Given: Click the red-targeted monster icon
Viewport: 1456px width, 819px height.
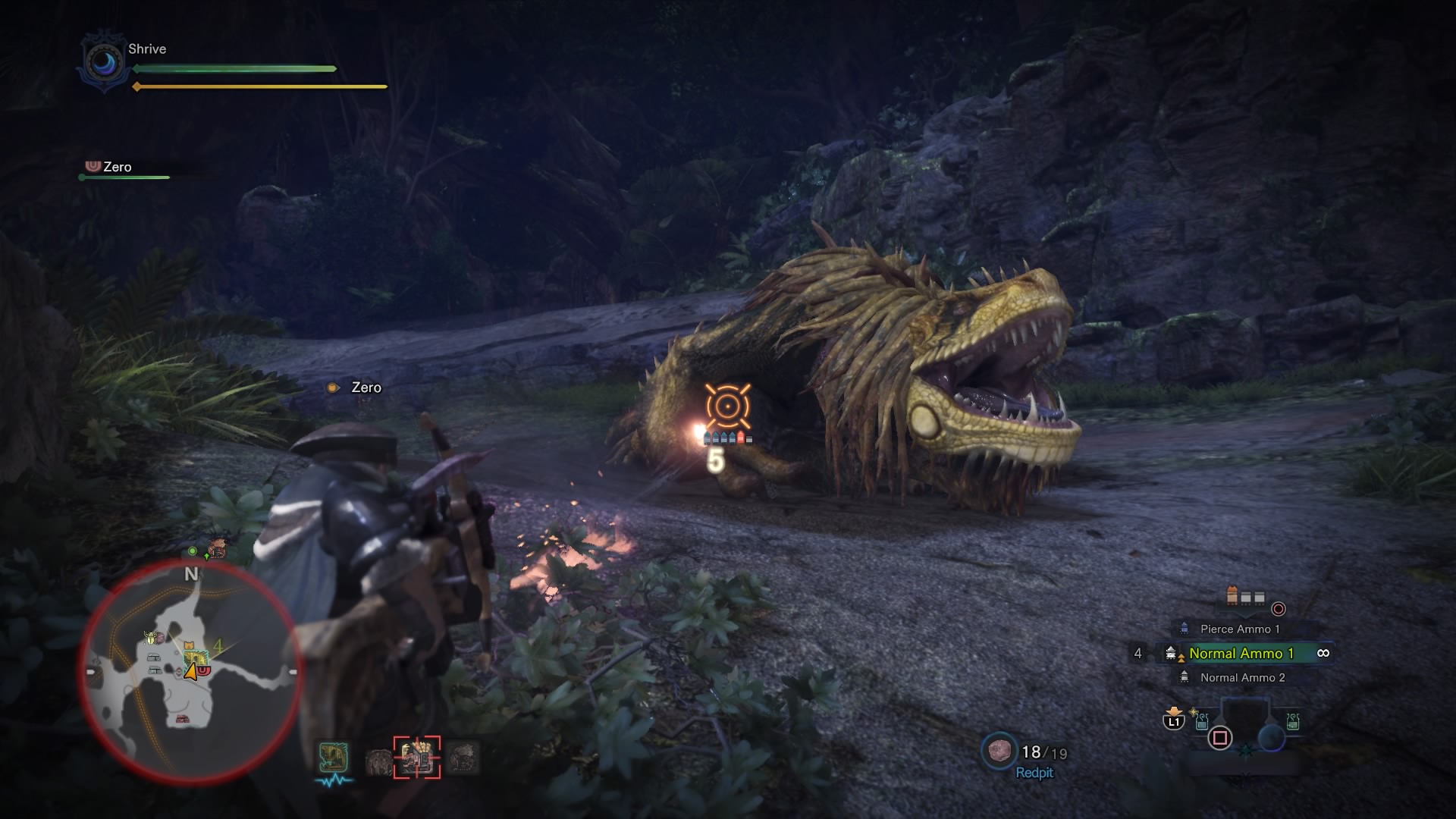Looking at the screenshot, I should (416, 757).
